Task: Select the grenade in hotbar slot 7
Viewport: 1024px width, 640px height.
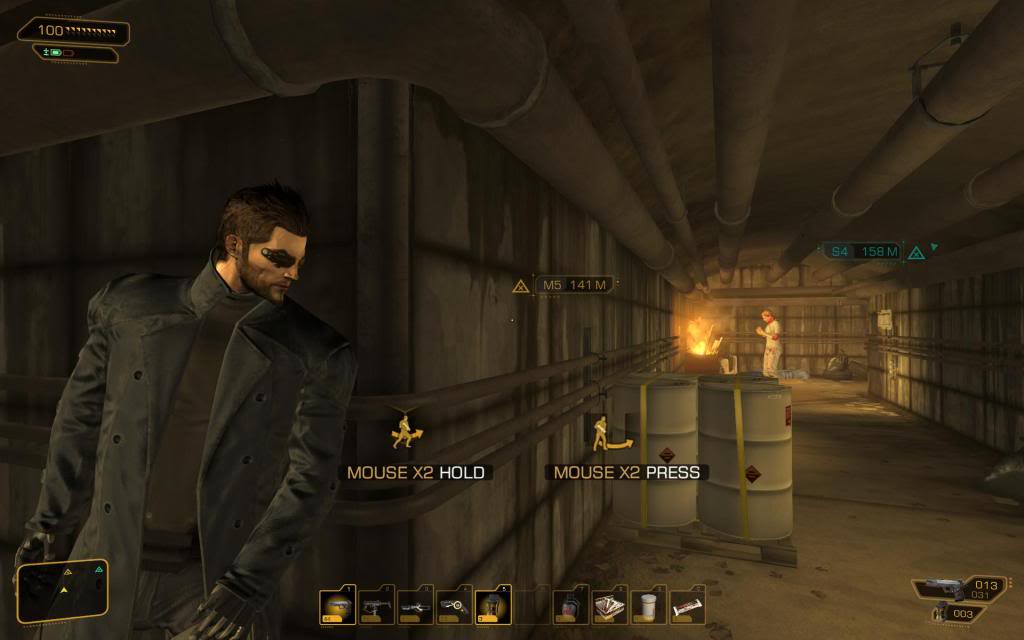Action: click(571, 606)
